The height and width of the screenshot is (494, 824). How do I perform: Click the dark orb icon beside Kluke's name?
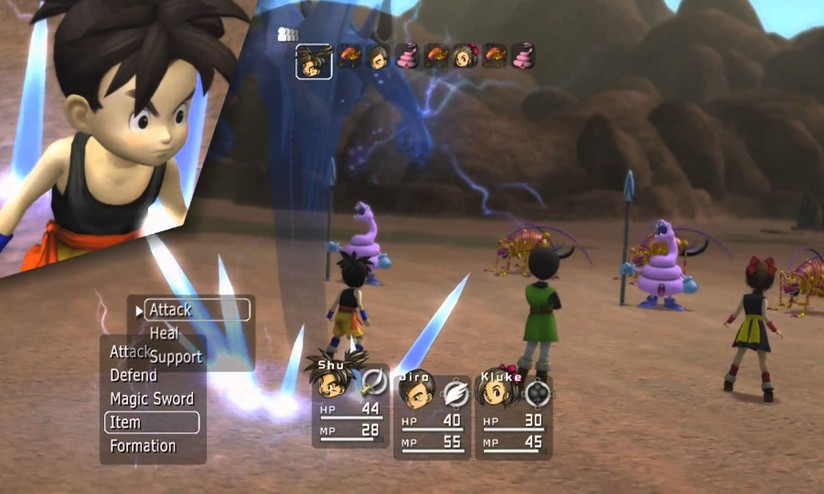coord(538,392)
